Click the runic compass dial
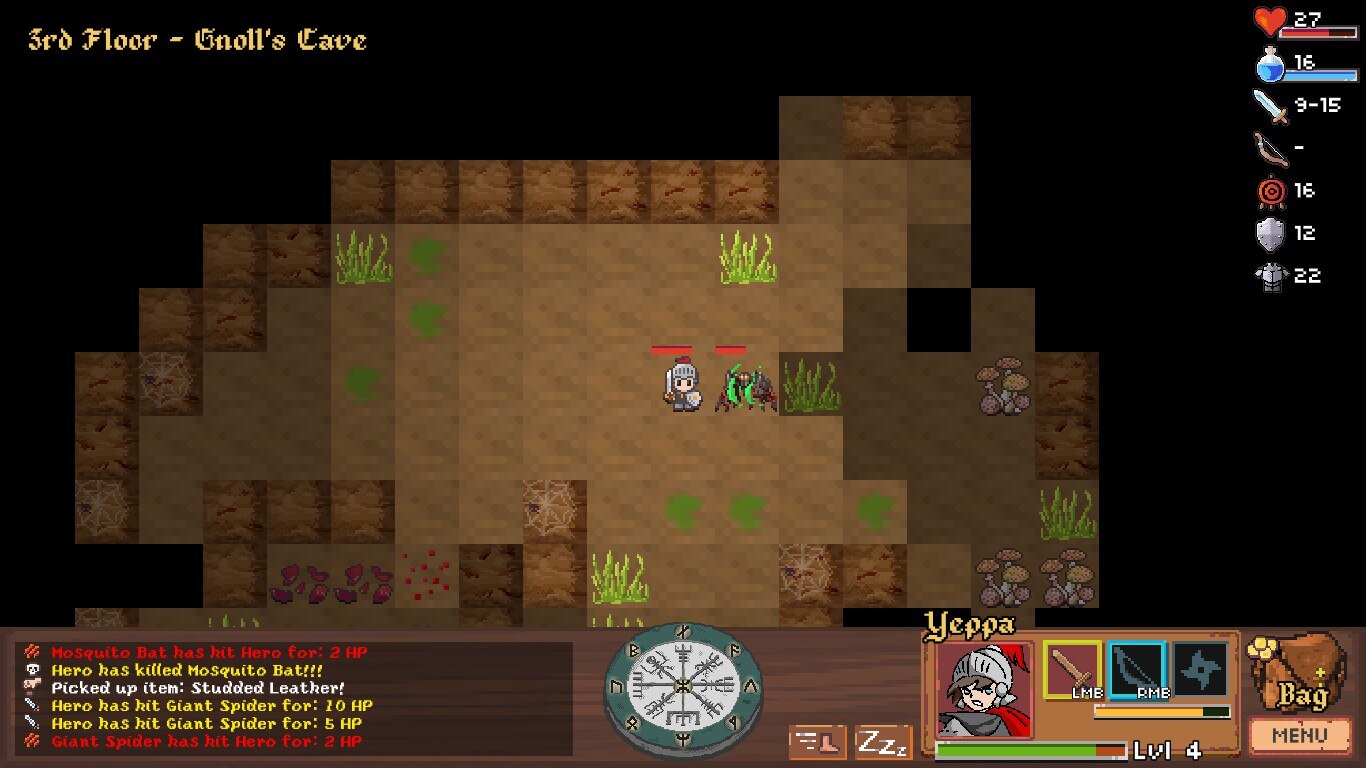Screen dimensions: 1366x768 pos(683,687)
